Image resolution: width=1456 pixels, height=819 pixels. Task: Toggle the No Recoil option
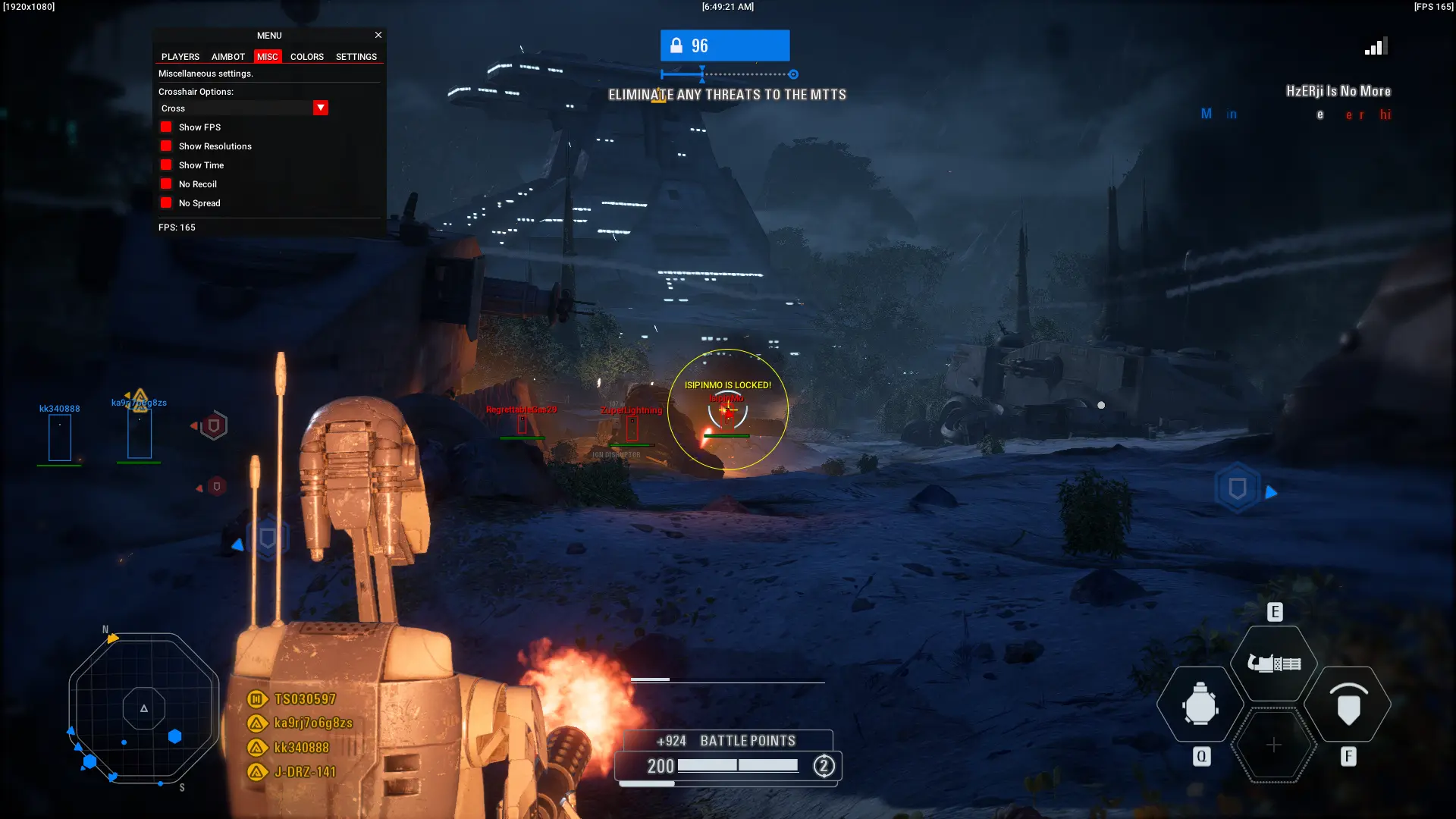coord(166,184)
